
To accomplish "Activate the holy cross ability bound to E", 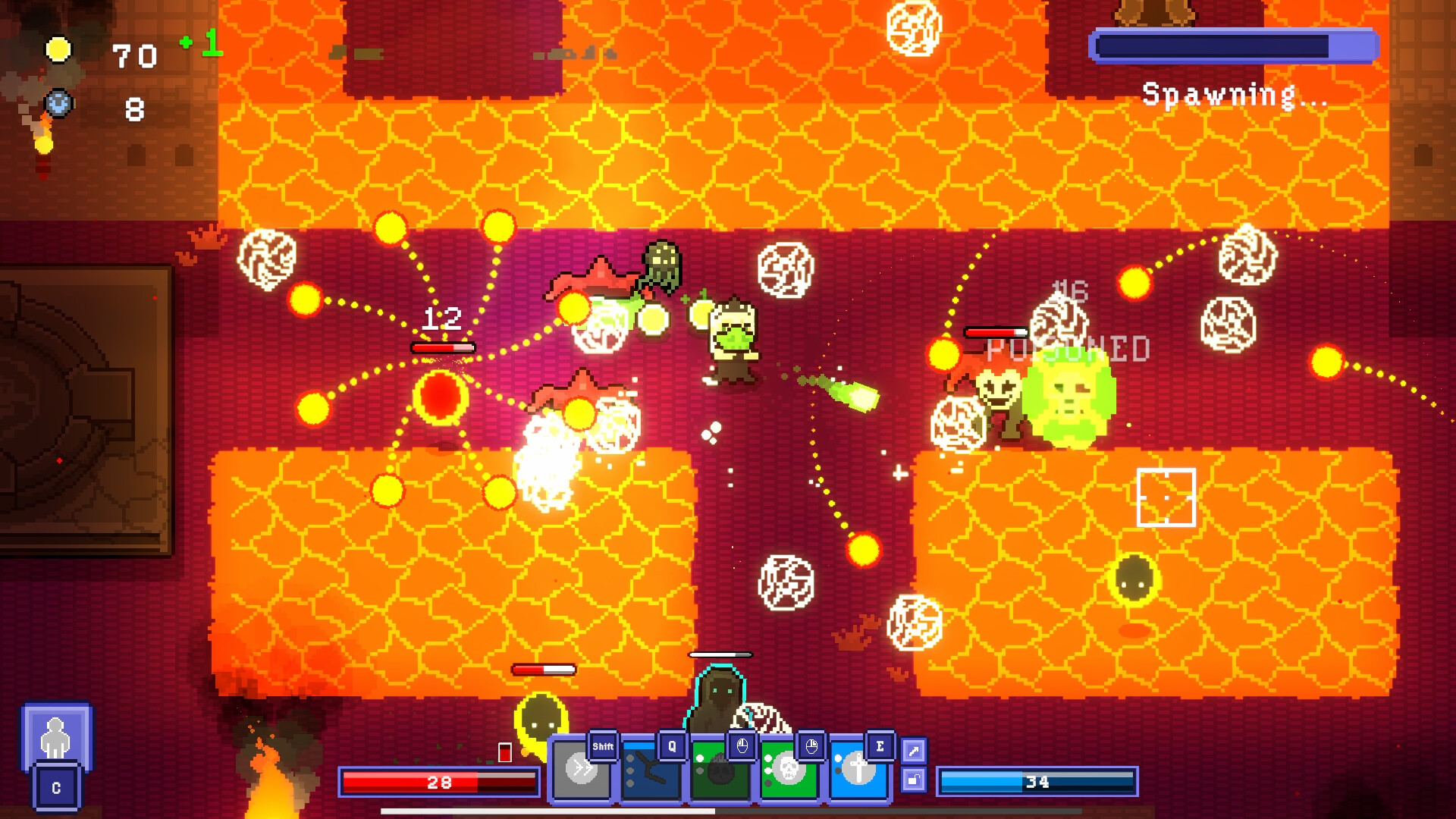I will click(x=861, y=771).
